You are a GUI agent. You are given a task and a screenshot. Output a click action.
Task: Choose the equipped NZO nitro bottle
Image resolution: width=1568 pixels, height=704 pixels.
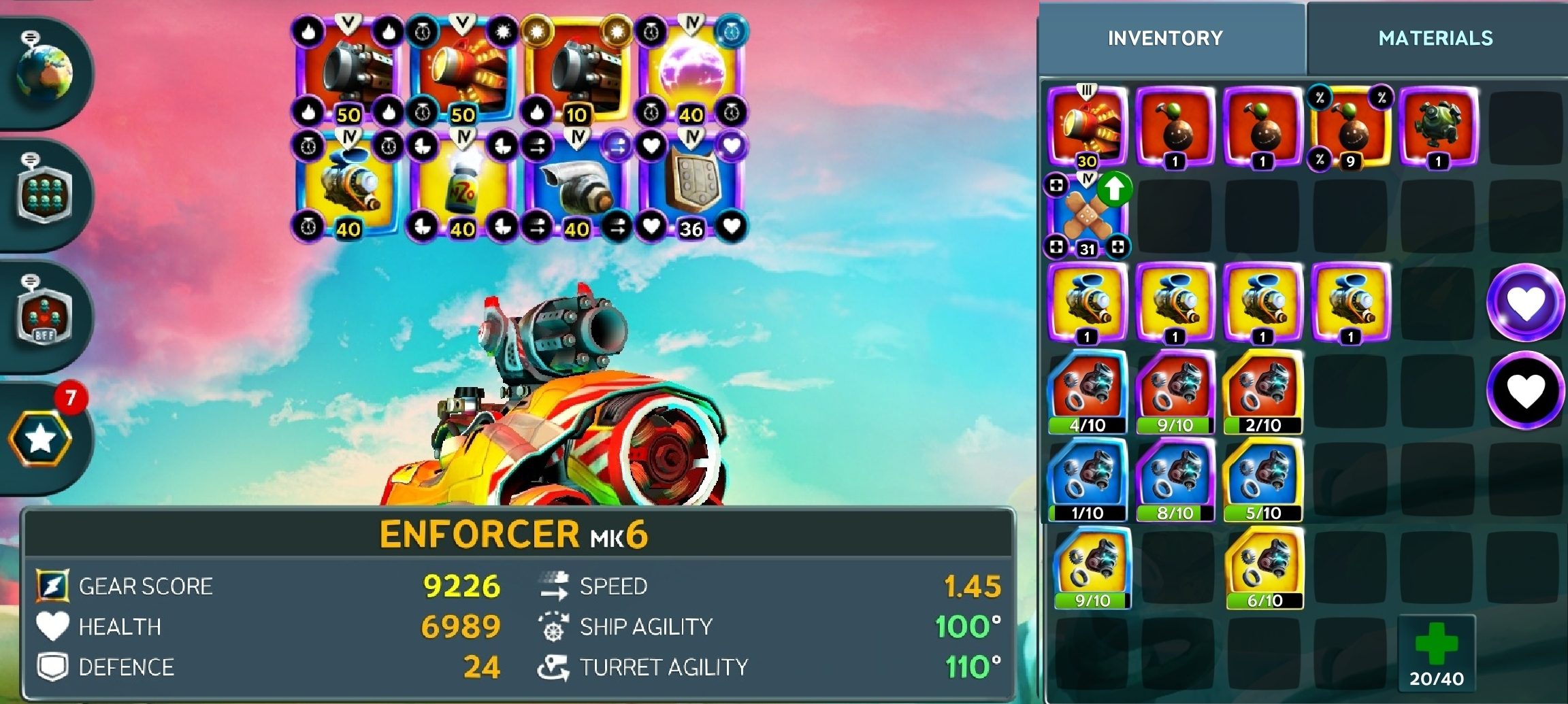462,184
